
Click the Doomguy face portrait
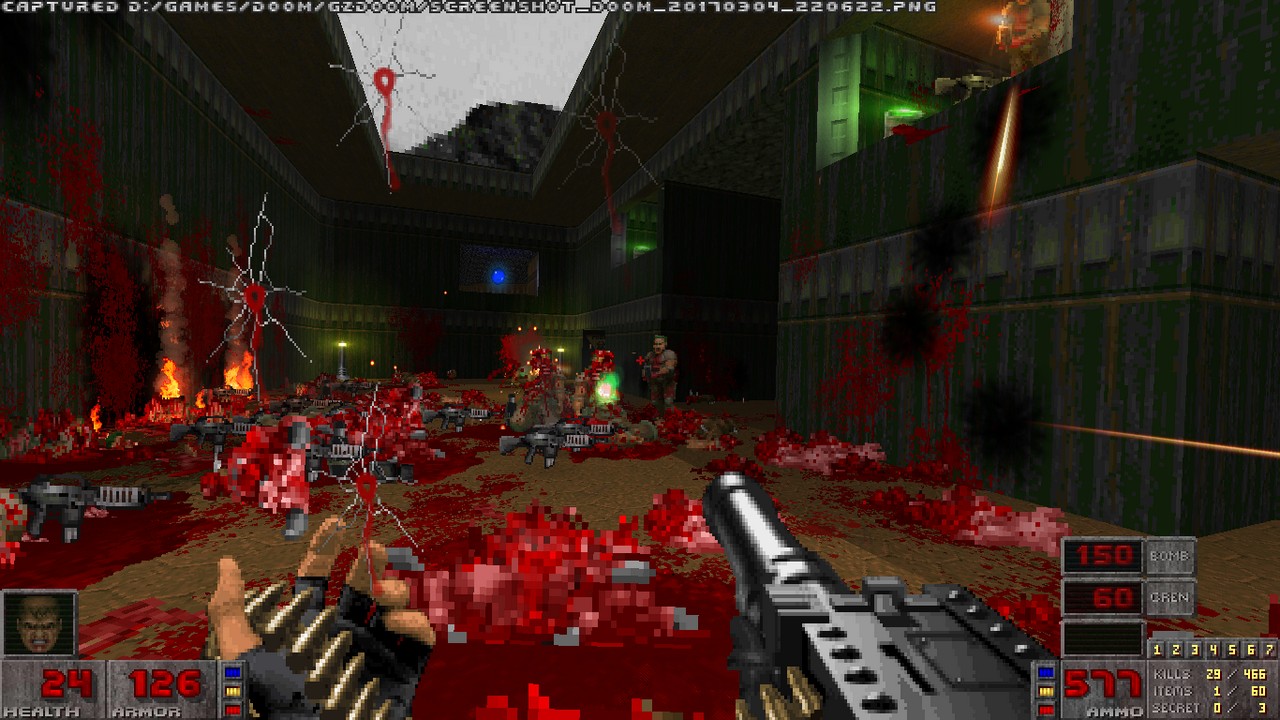(x=40, y=623)
